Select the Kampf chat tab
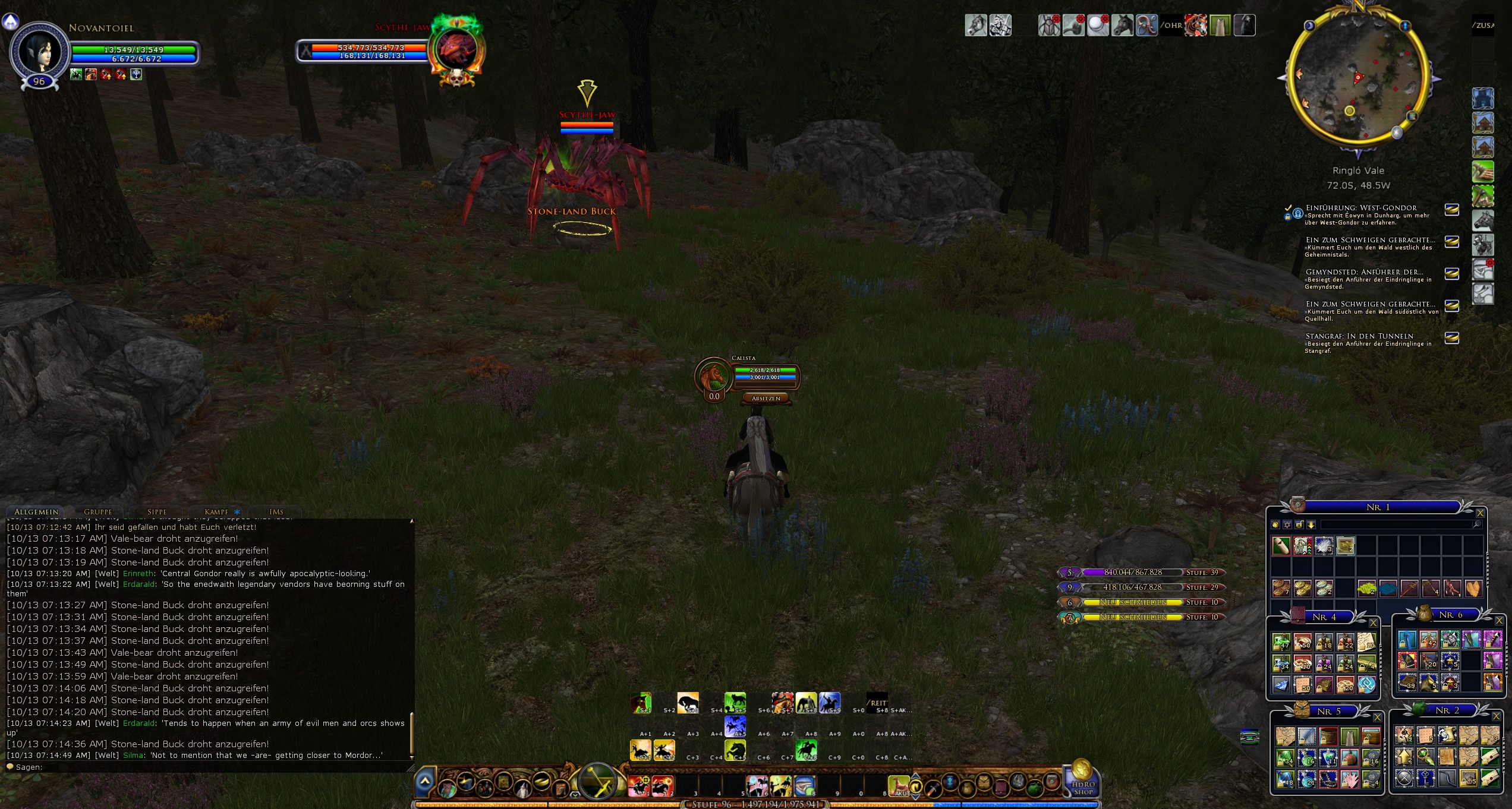 (216, 511)
